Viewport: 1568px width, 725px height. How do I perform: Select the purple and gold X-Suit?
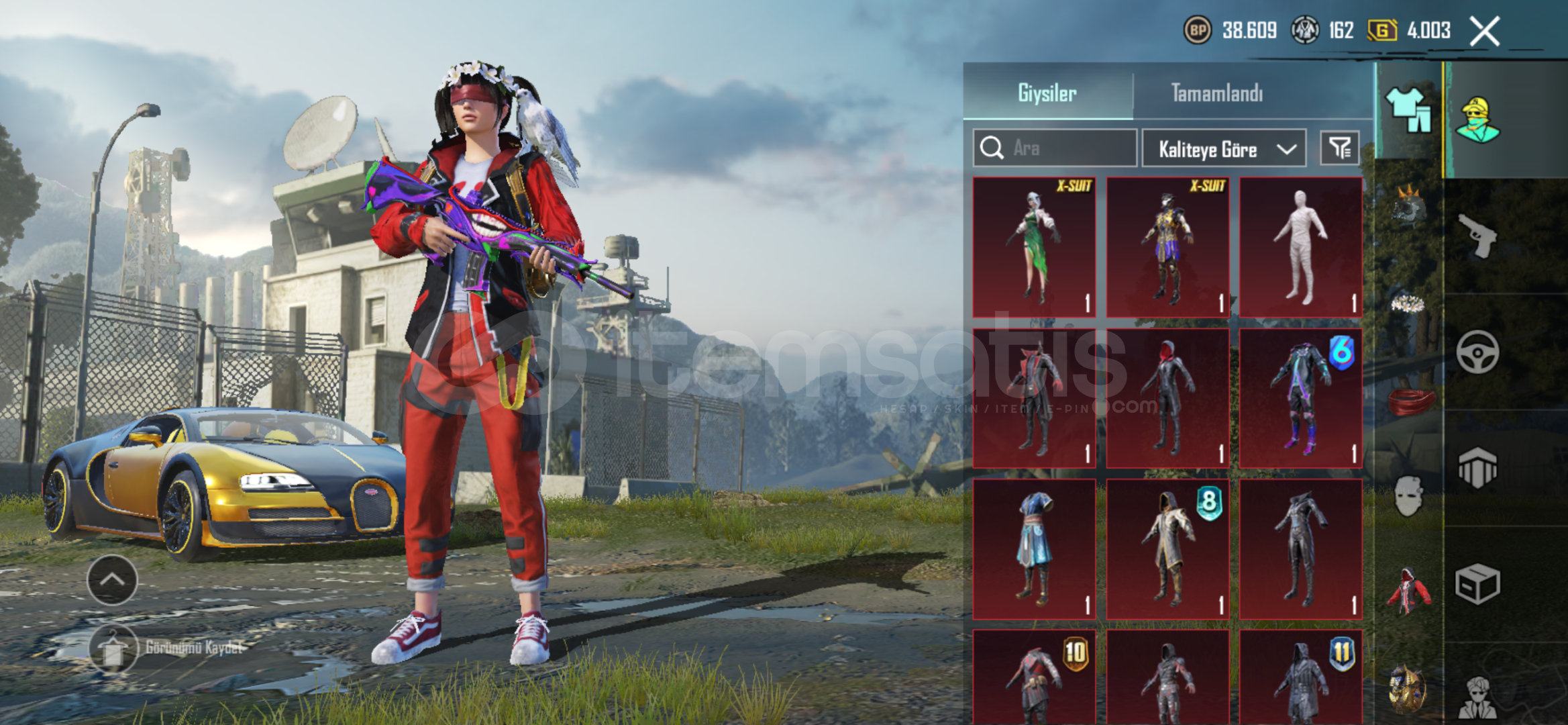[x=1167, y=247]
